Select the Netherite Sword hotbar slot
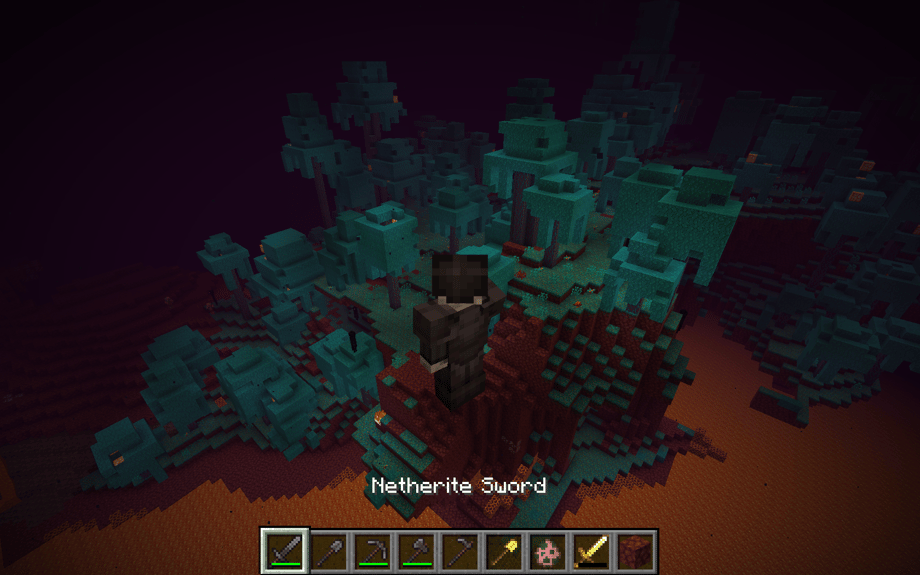The image size is (920, 575). tap(284, 551)
